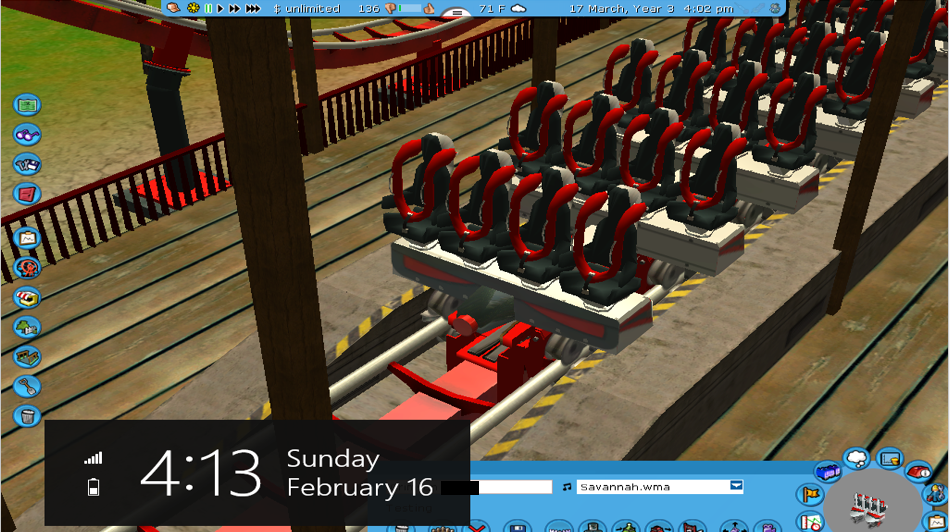Click the Windows battery status icon
950x532 pixels.
click(x=94, y=487)
